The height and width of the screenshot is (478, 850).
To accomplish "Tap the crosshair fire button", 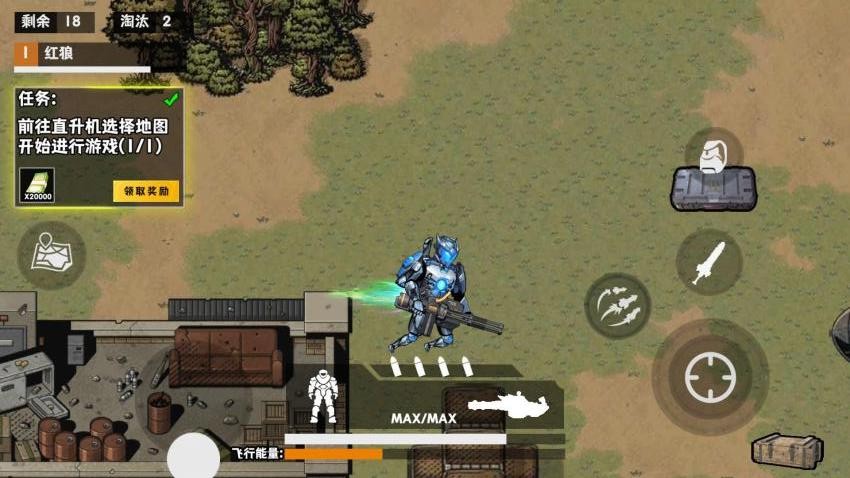I will coord(710,378).
